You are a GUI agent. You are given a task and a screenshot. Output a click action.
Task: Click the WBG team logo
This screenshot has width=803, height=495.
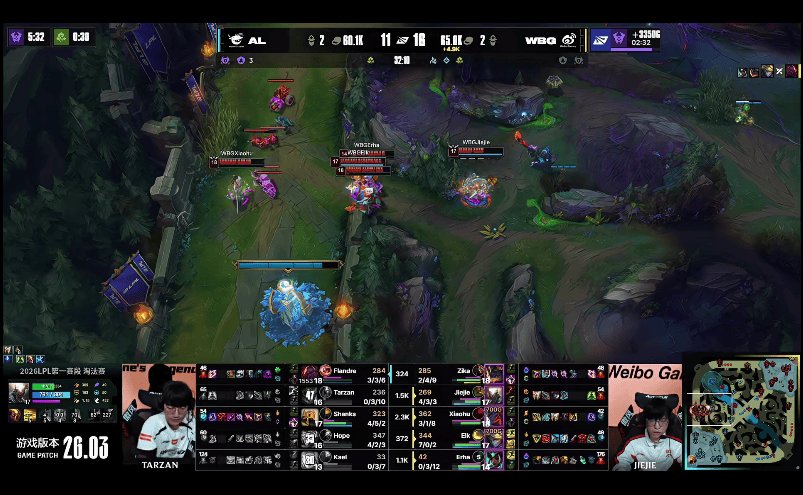point(568,40)
